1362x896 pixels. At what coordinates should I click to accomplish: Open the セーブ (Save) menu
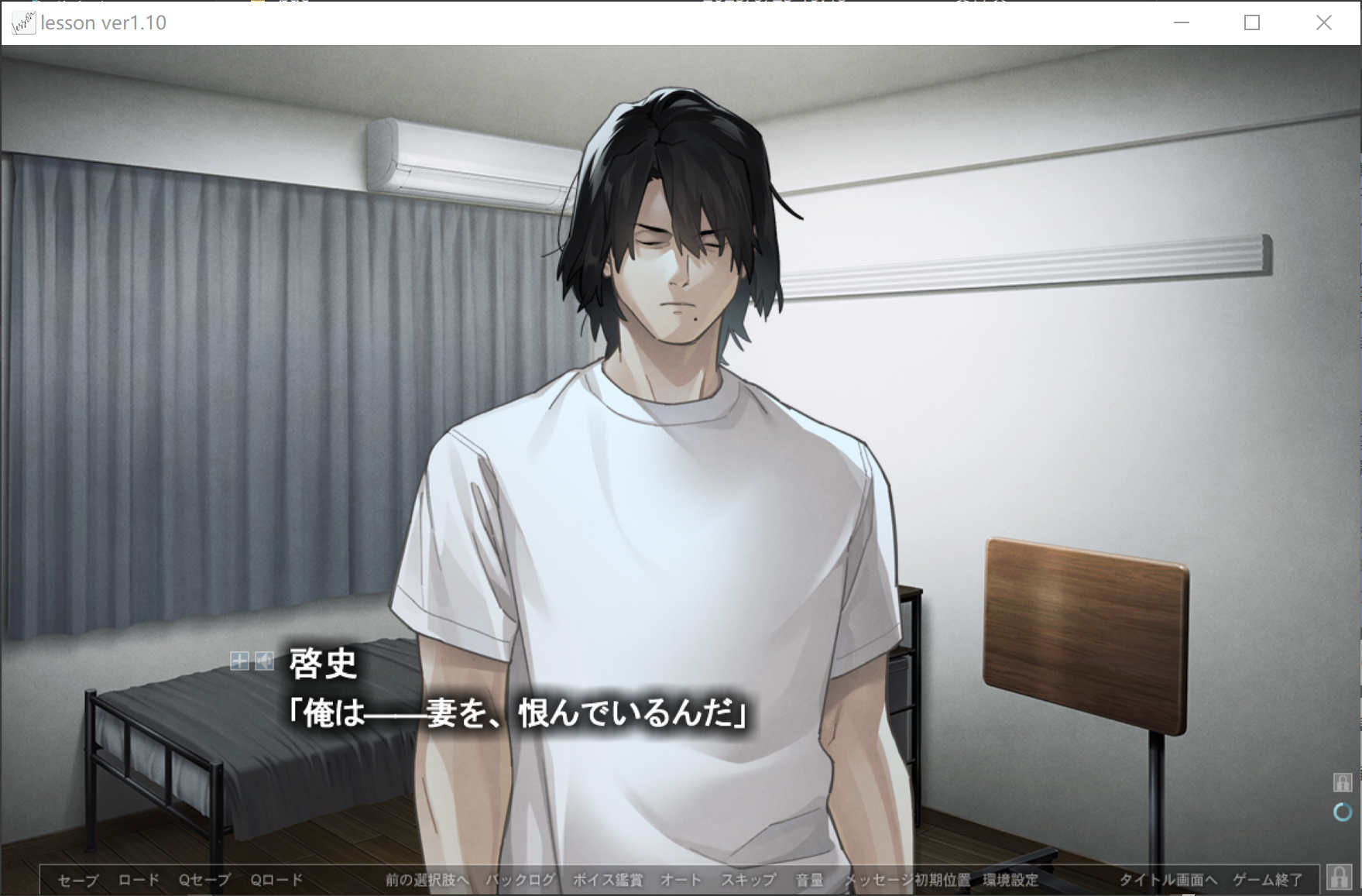pyautogui.click(x=78, y=880)
